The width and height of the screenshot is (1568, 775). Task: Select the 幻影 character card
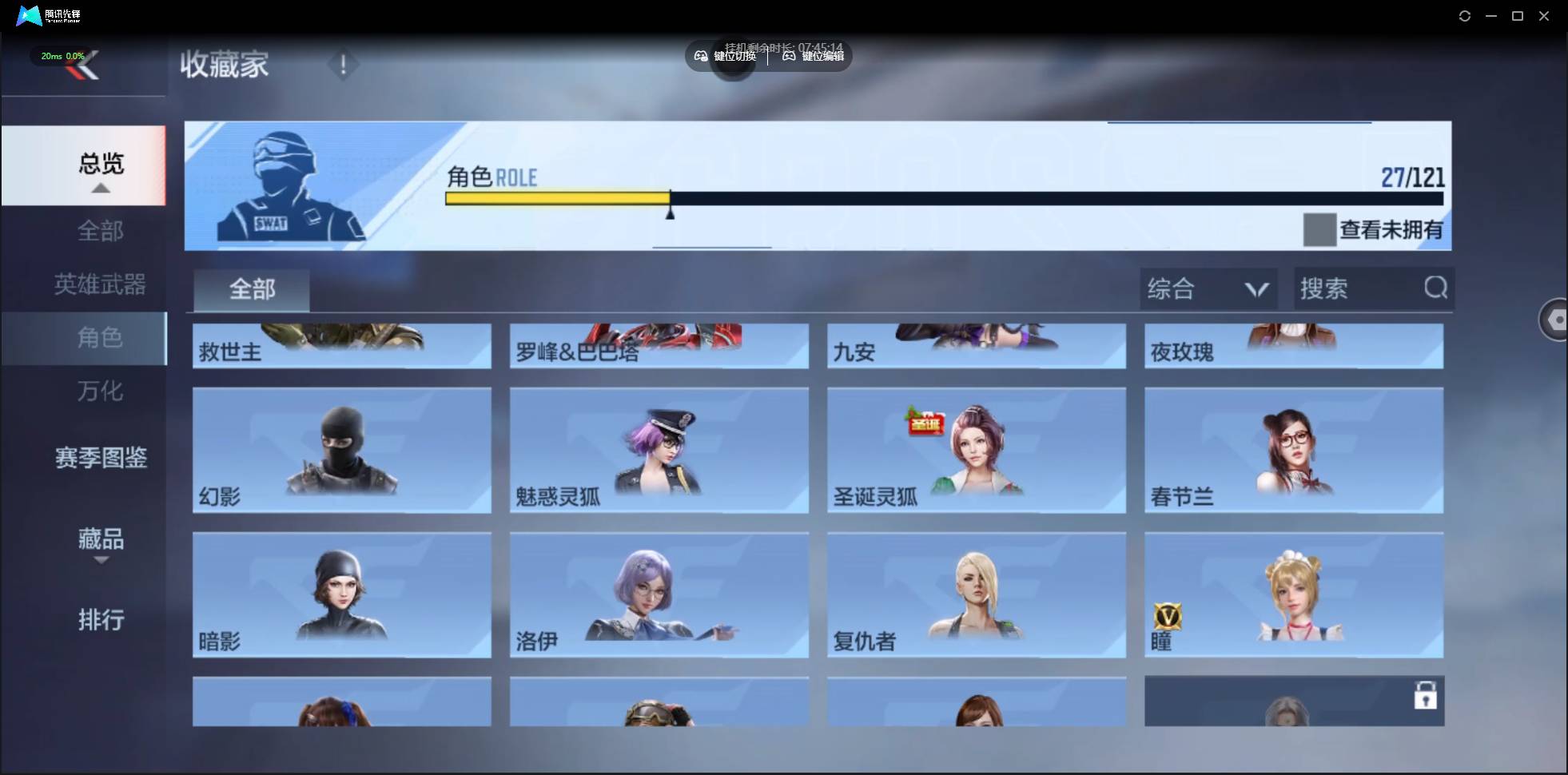click(341, 450)
